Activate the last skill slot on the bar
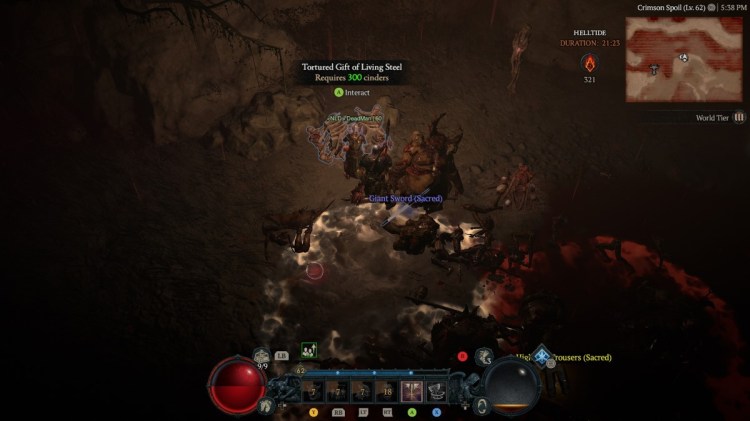The height and width of the screenshot is (421, 750). pos(436,390)
